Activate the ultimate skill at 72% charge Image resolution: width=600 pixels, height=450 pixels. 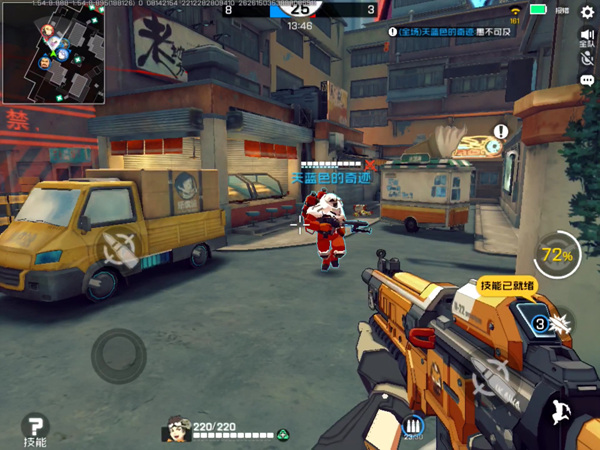(558, 256)
